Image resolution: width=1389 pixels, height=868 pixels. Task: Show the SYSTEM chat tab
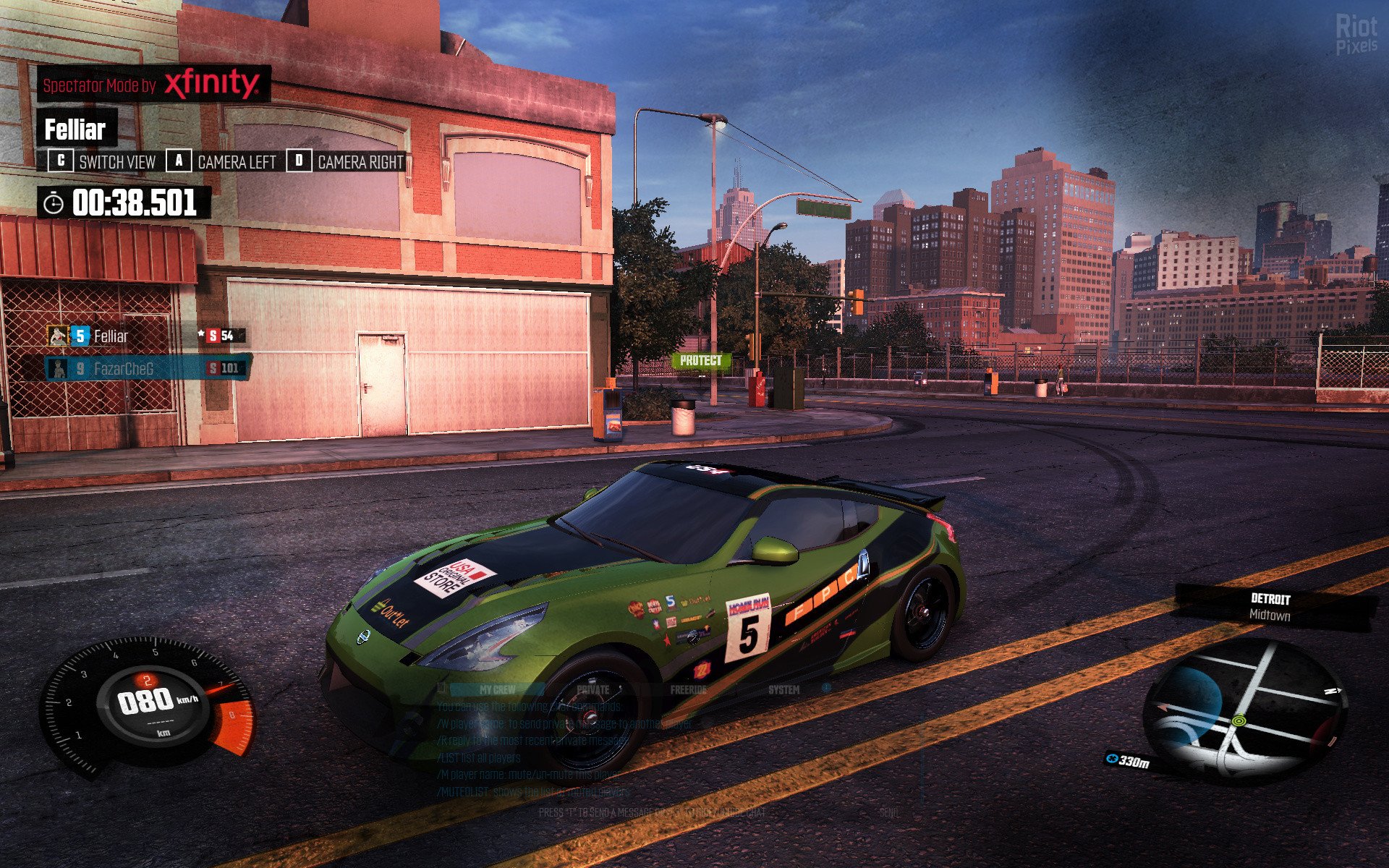(784, 690)
